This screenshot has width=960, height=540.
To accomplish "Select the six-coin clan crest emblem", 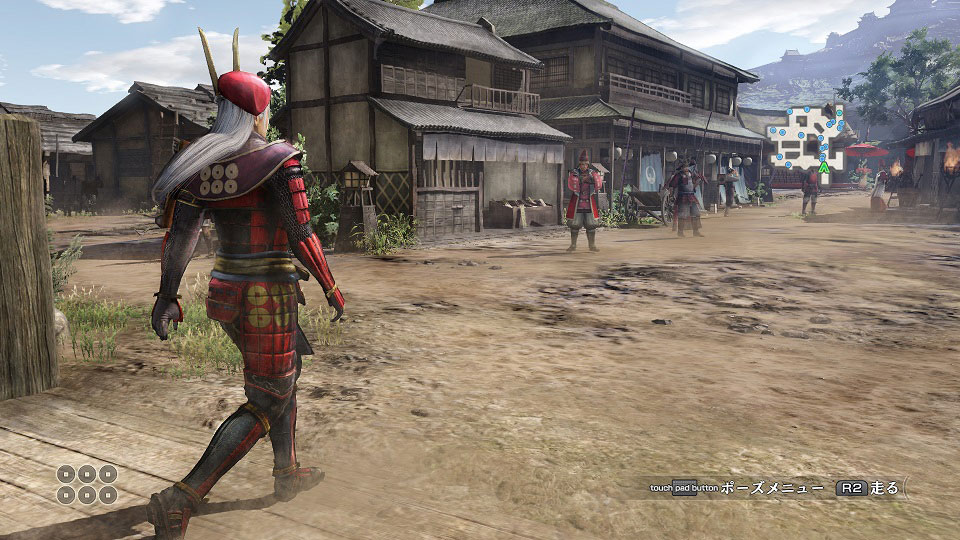I will (x=87, y=484).
